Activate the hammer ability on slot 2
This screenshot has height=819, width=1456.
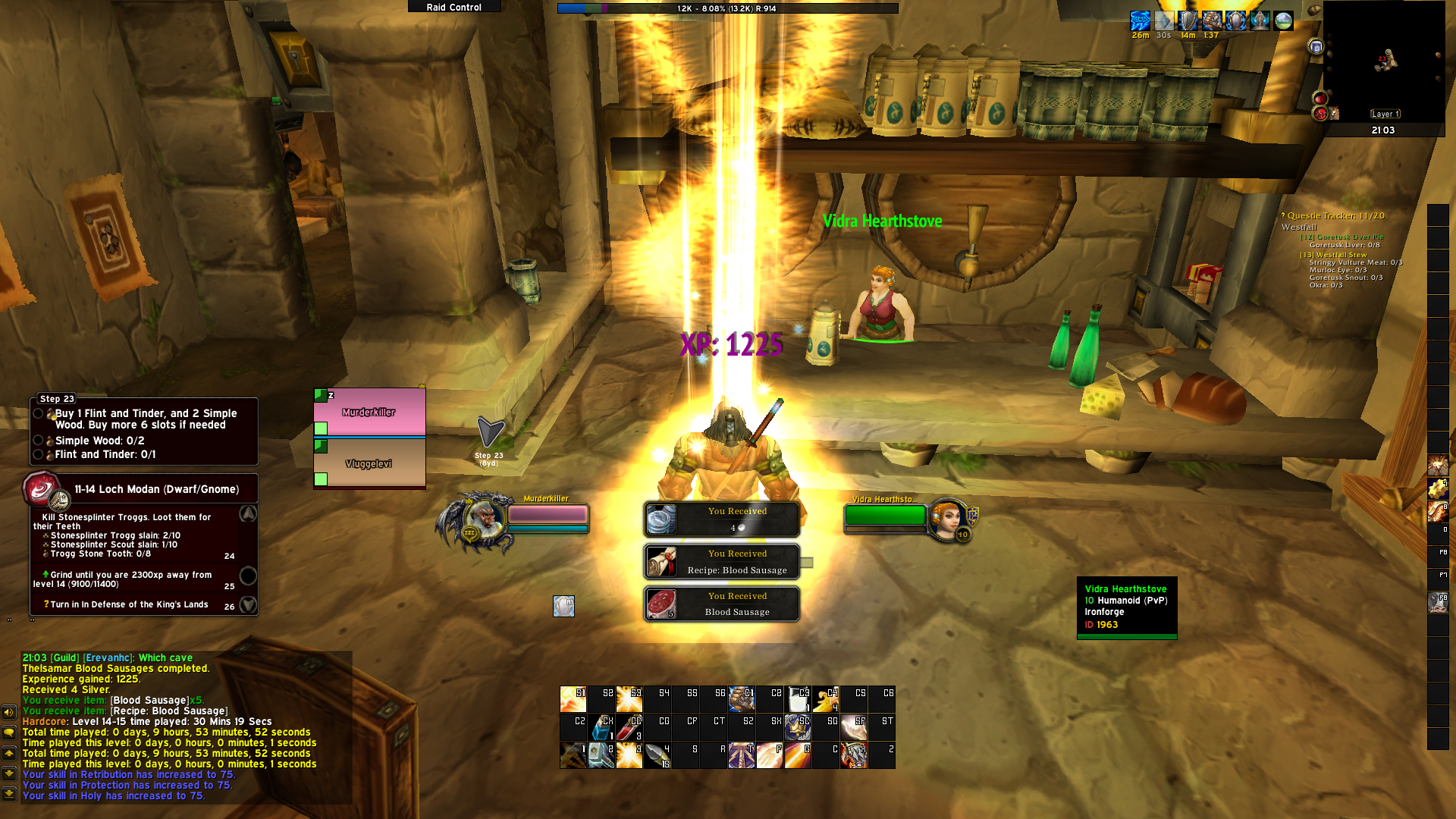click(x=601, y=755)
